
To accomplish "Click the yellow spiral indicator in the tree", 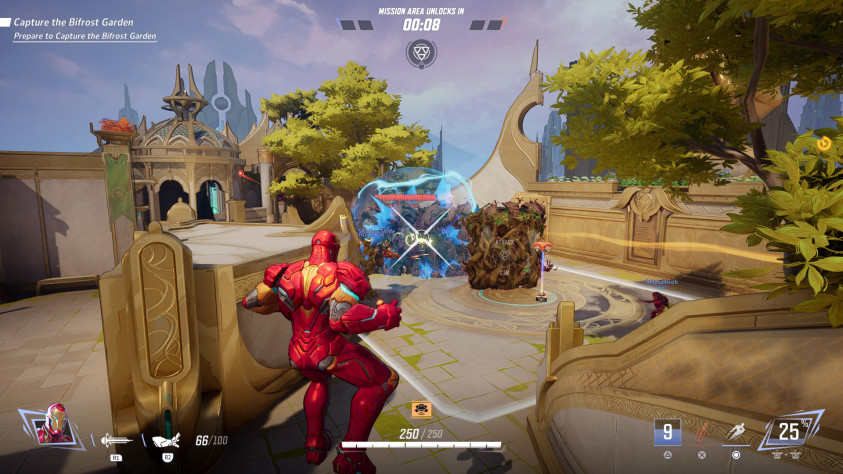I will (x=823, y=144).
